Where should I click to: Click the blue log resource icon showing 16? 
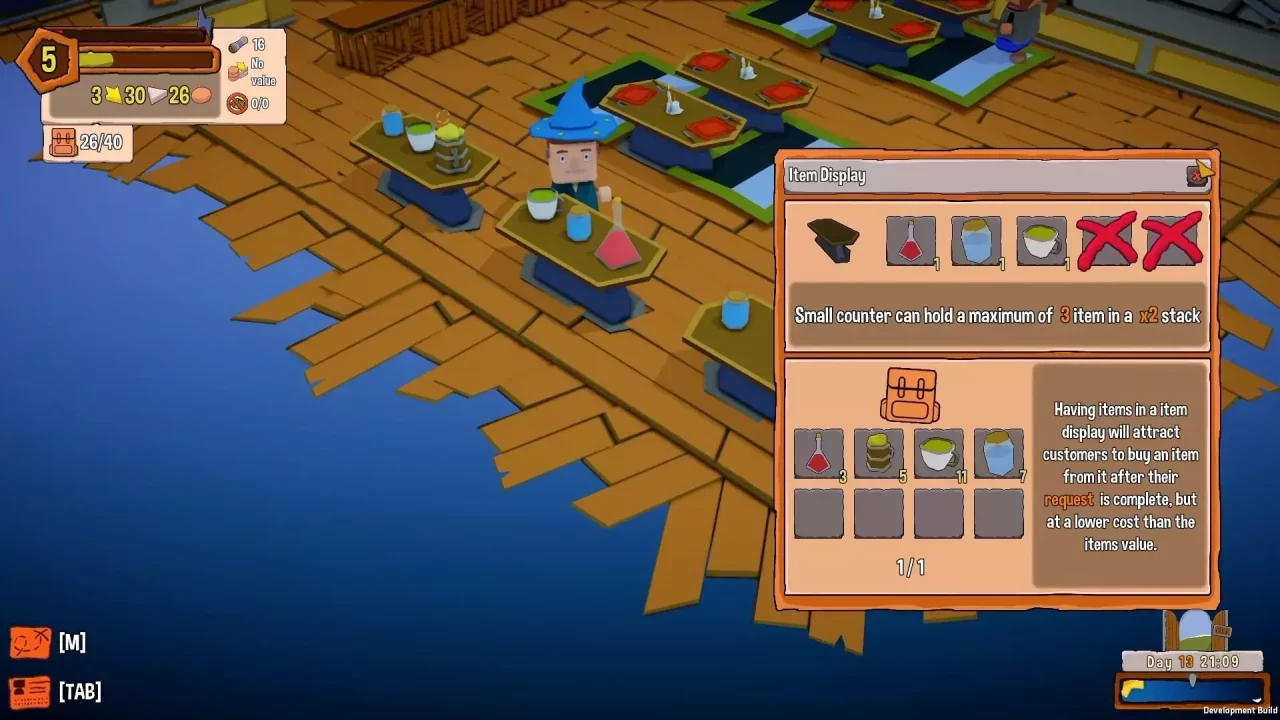coord(237,43)
